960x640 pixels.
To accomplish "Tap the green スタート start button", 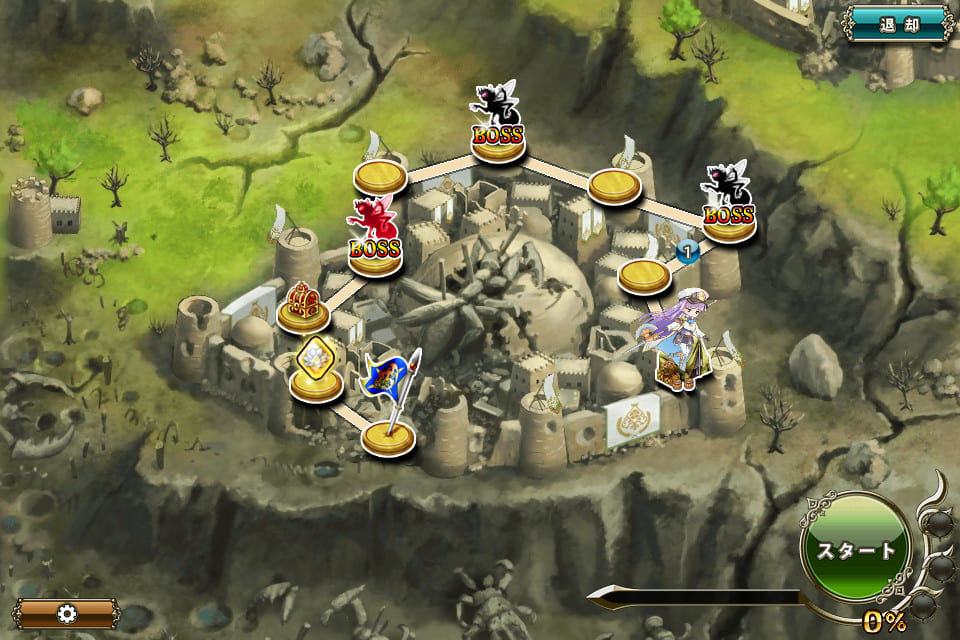I will (856, 548).
